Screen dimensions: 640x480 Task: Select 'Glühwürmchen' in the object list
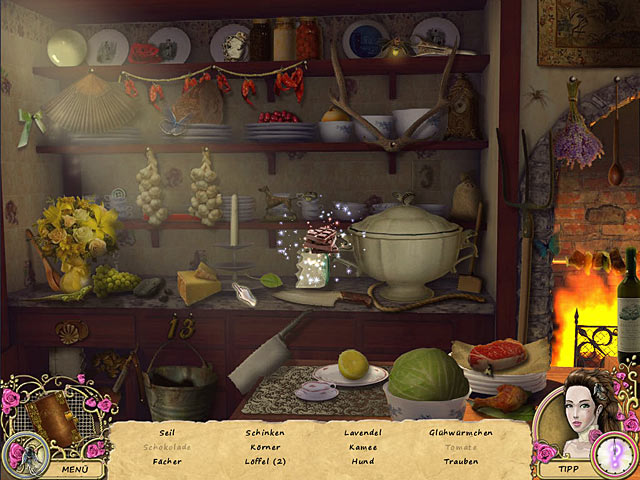pyautogui.click(x=459, y=433)
